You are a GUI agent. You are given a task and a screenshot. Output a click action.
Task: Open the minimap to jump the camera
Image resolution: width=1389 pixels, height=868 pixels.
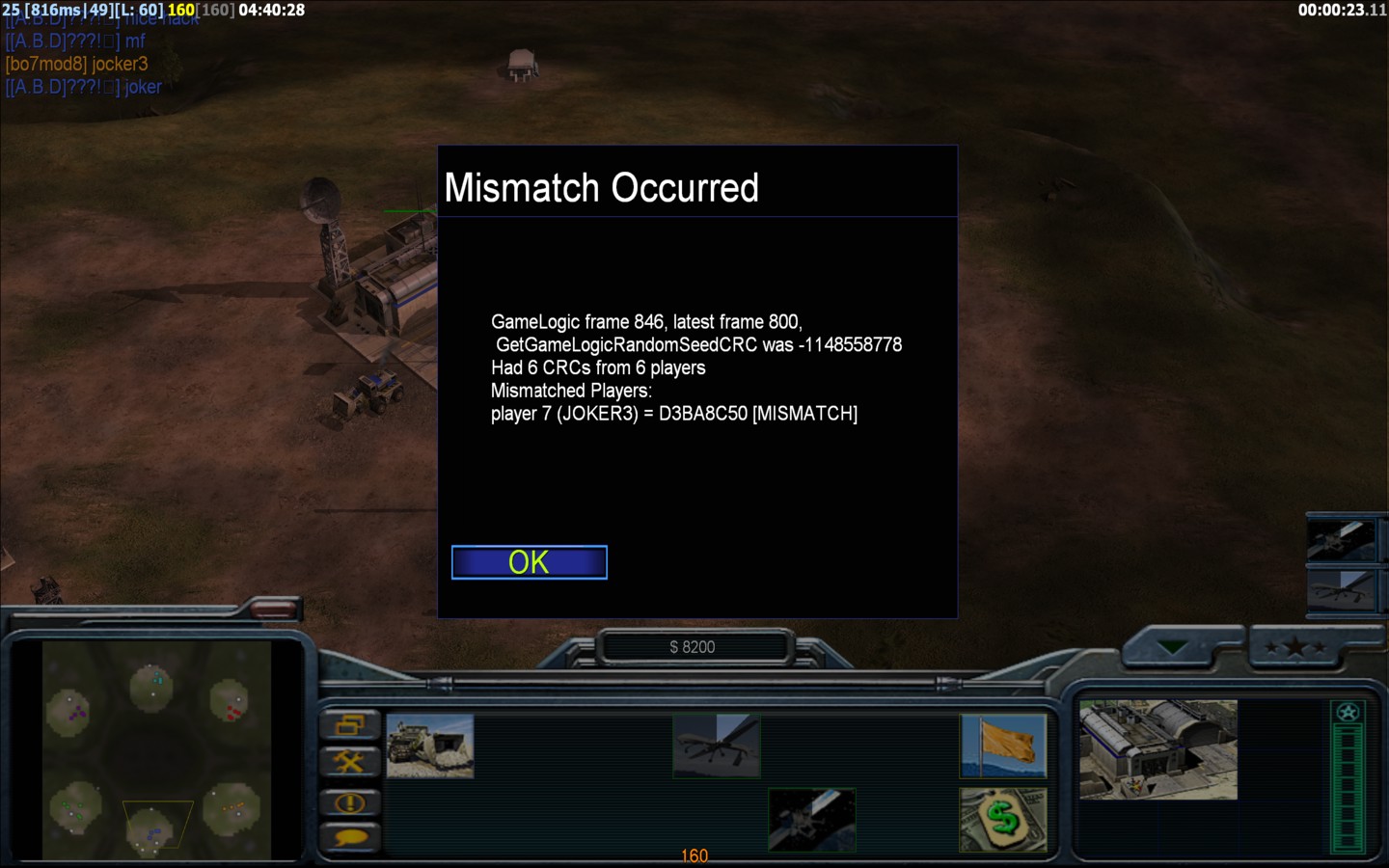(156, 750)
